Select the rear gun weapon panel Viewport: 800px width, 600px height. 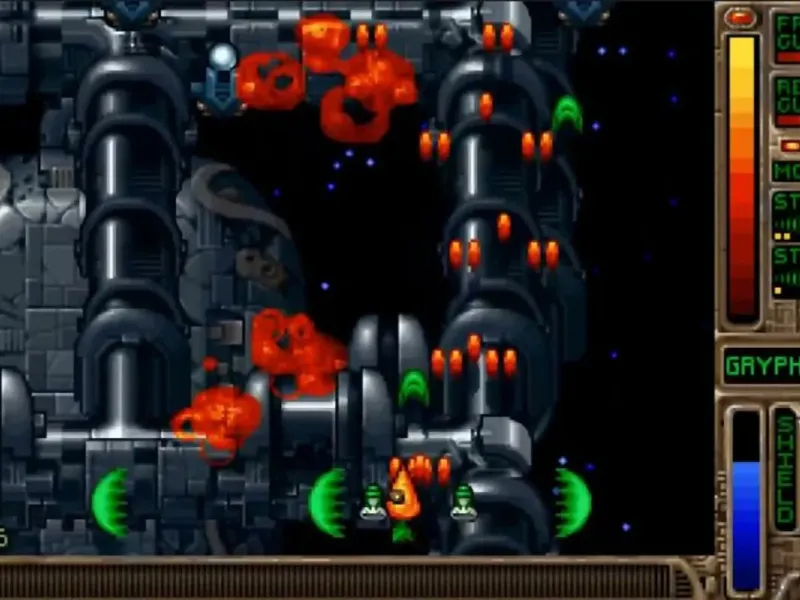pyautogui.click(x=786, y=100)
